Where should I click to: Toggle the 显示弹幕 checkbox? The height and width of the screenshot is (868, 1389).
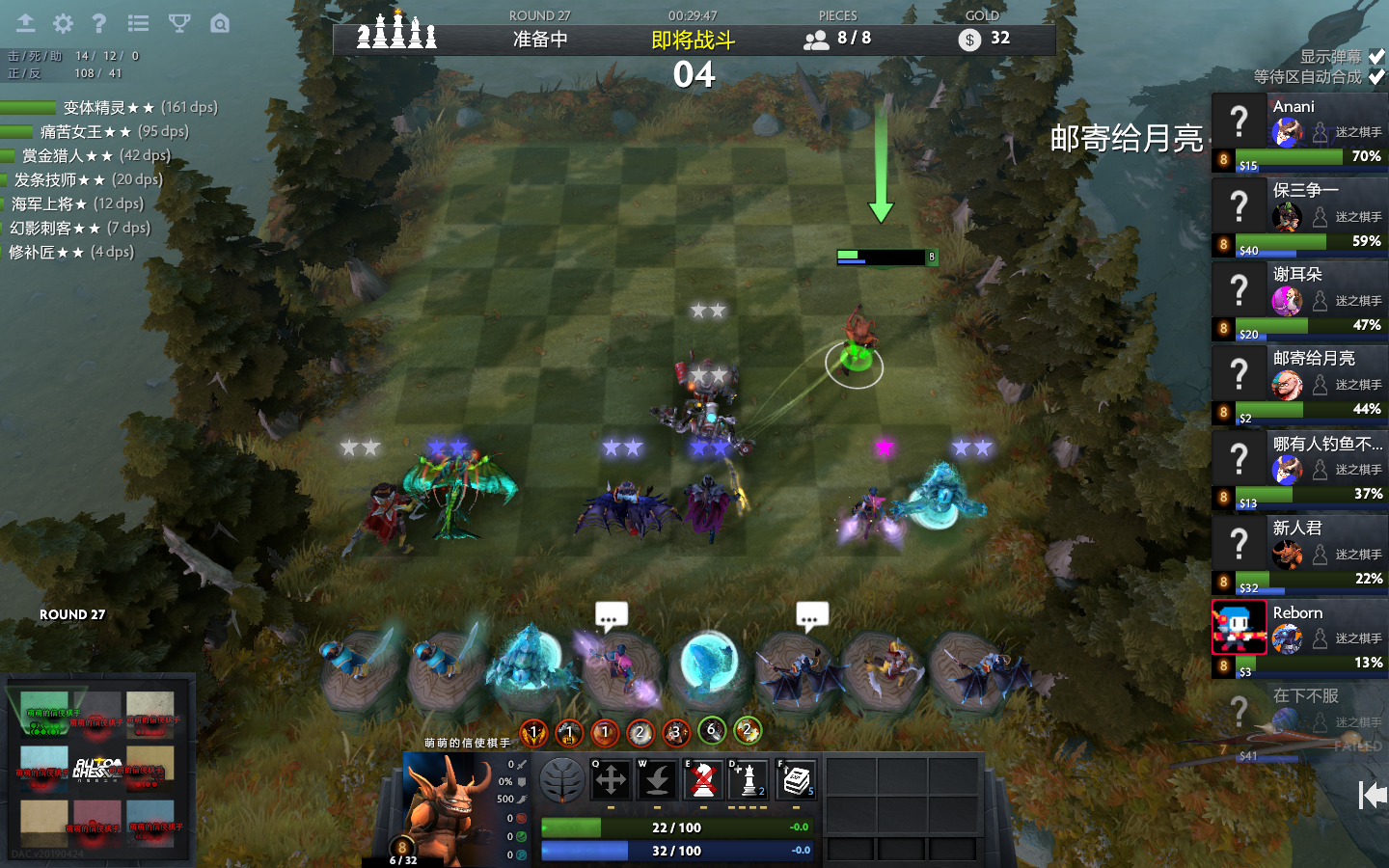click(1376, 57)
